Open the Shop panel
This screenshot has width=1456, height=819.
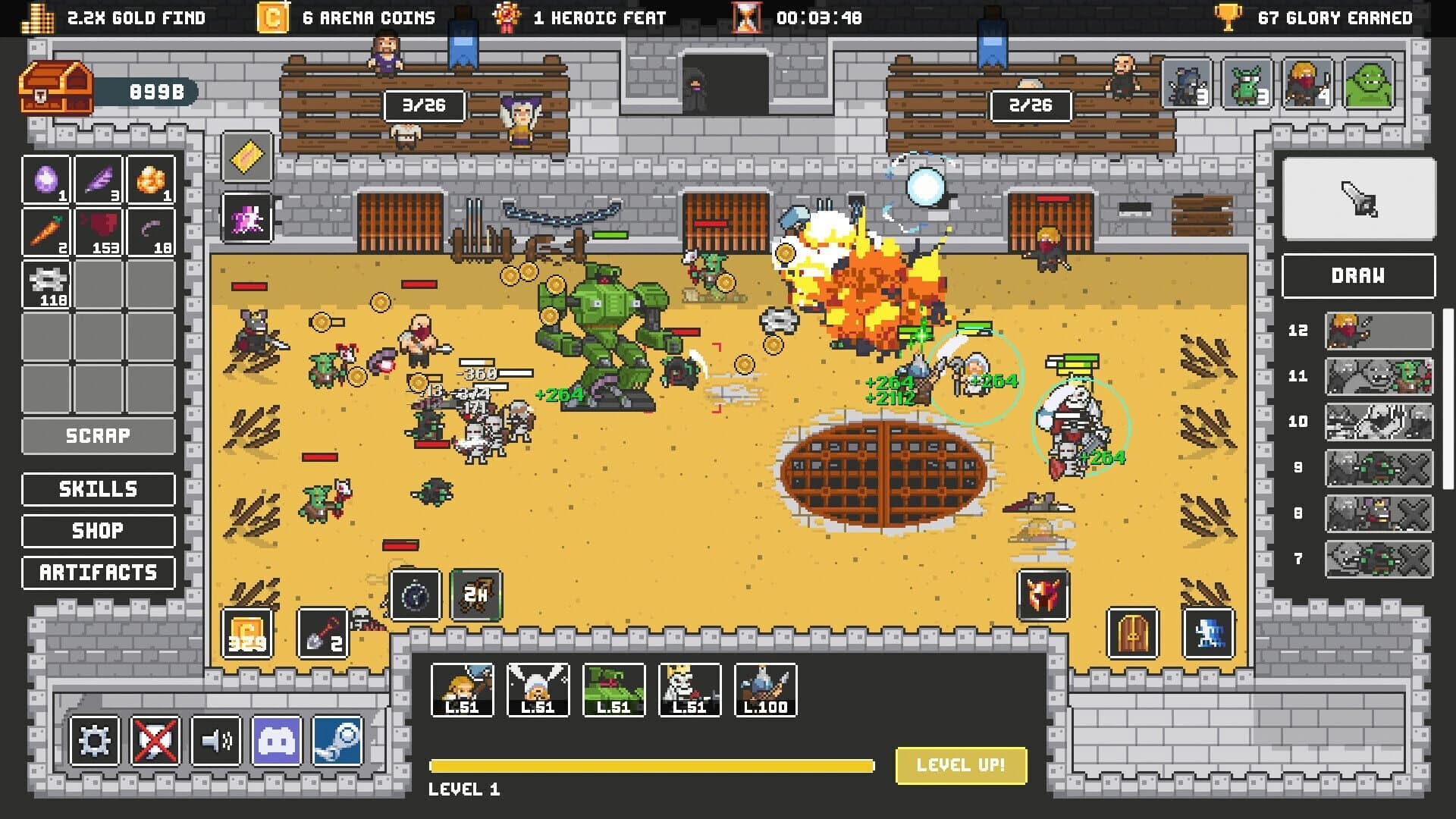98,531
